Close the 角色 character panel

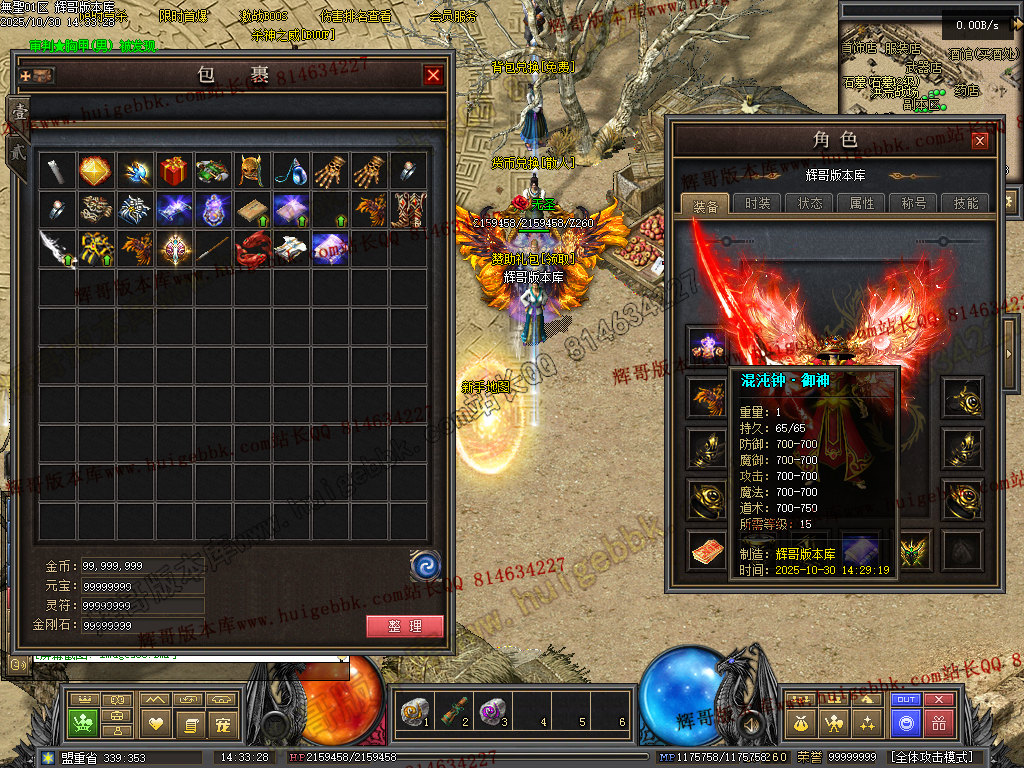[x=980, y=141]
